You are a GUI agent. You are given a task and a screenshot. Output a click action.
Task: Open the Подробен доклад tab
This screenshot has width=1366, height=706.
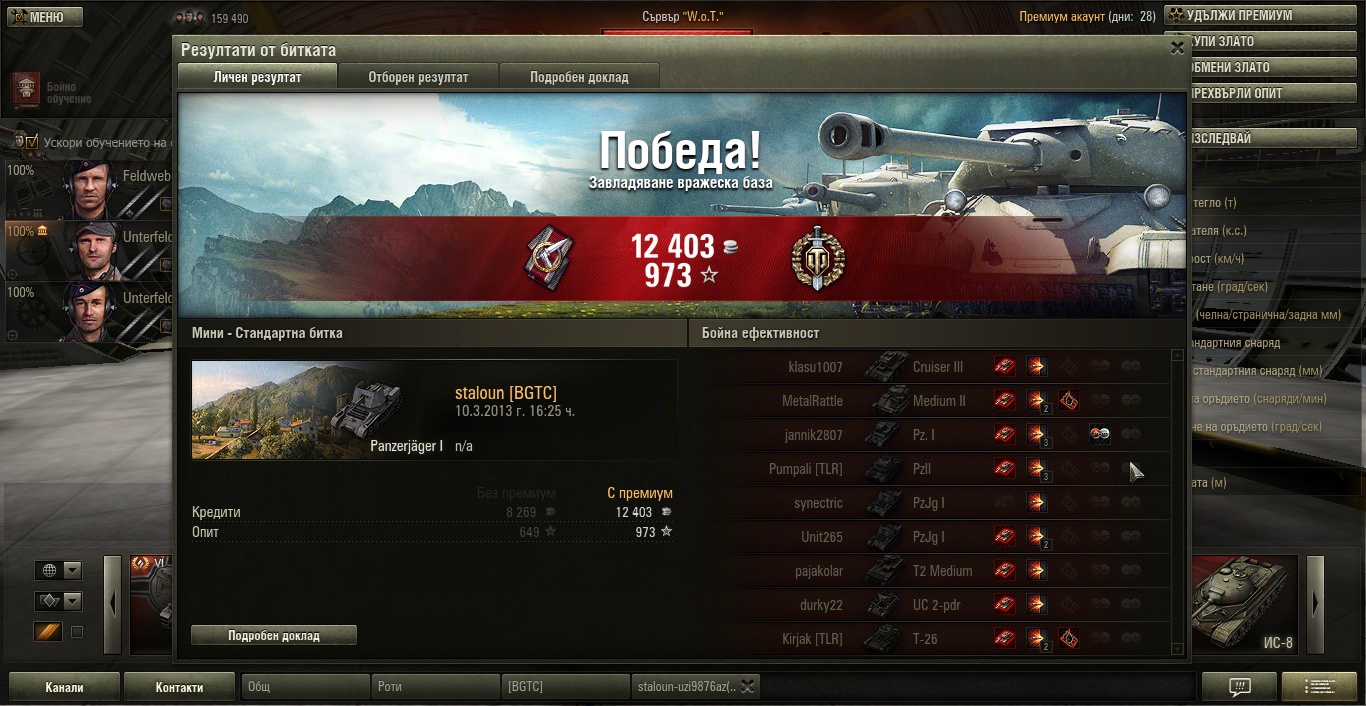coord(579,77)
